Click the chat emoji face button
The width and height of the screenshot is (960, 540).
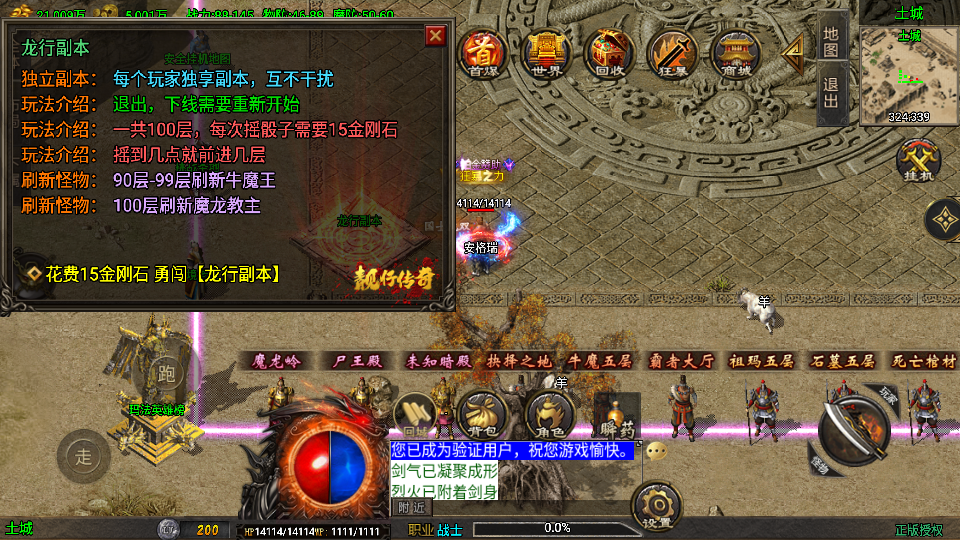[x=656, y=451]
